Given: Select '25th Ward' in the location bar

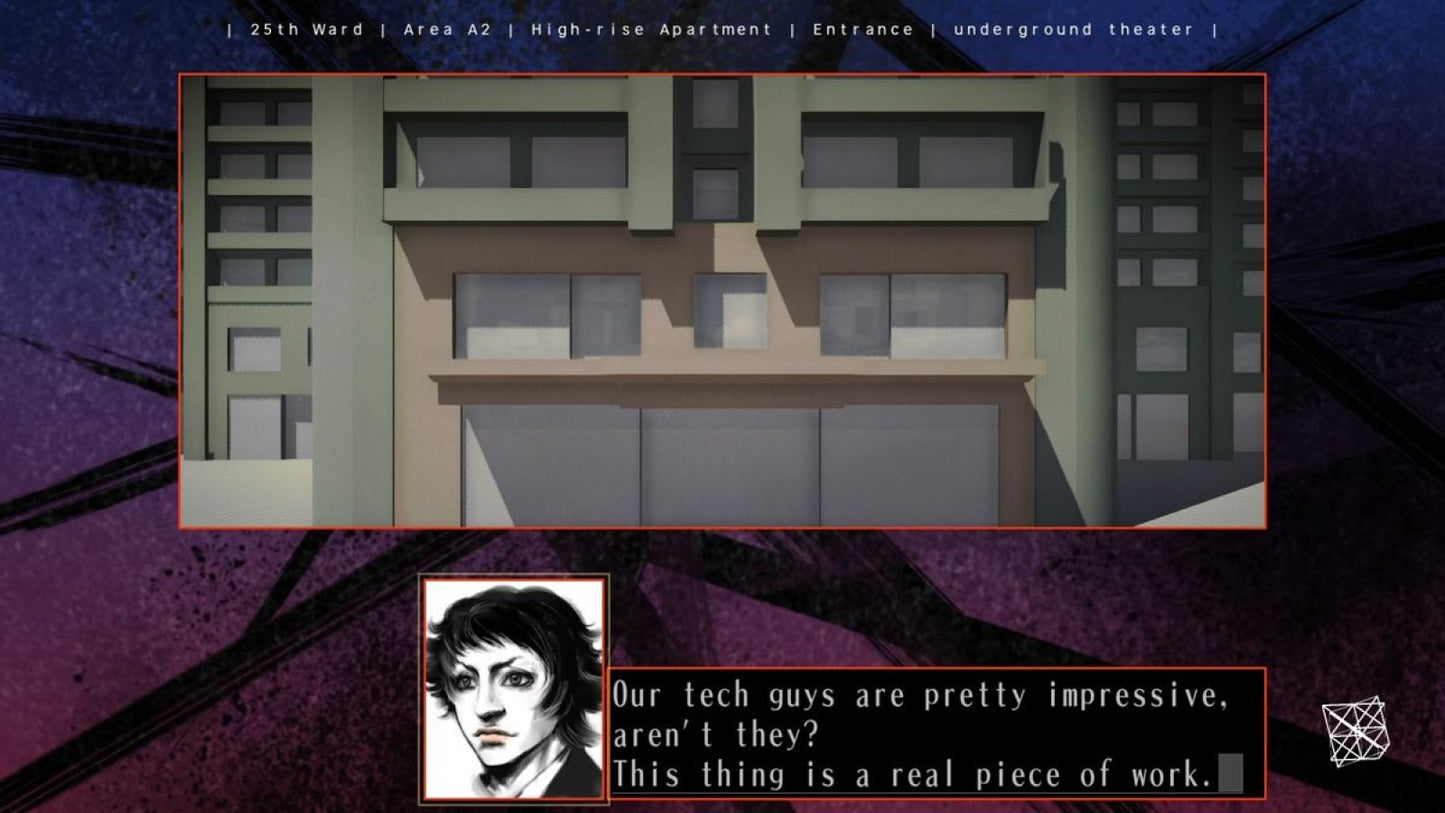Looking at the screenshot, I should click(307, 29).
